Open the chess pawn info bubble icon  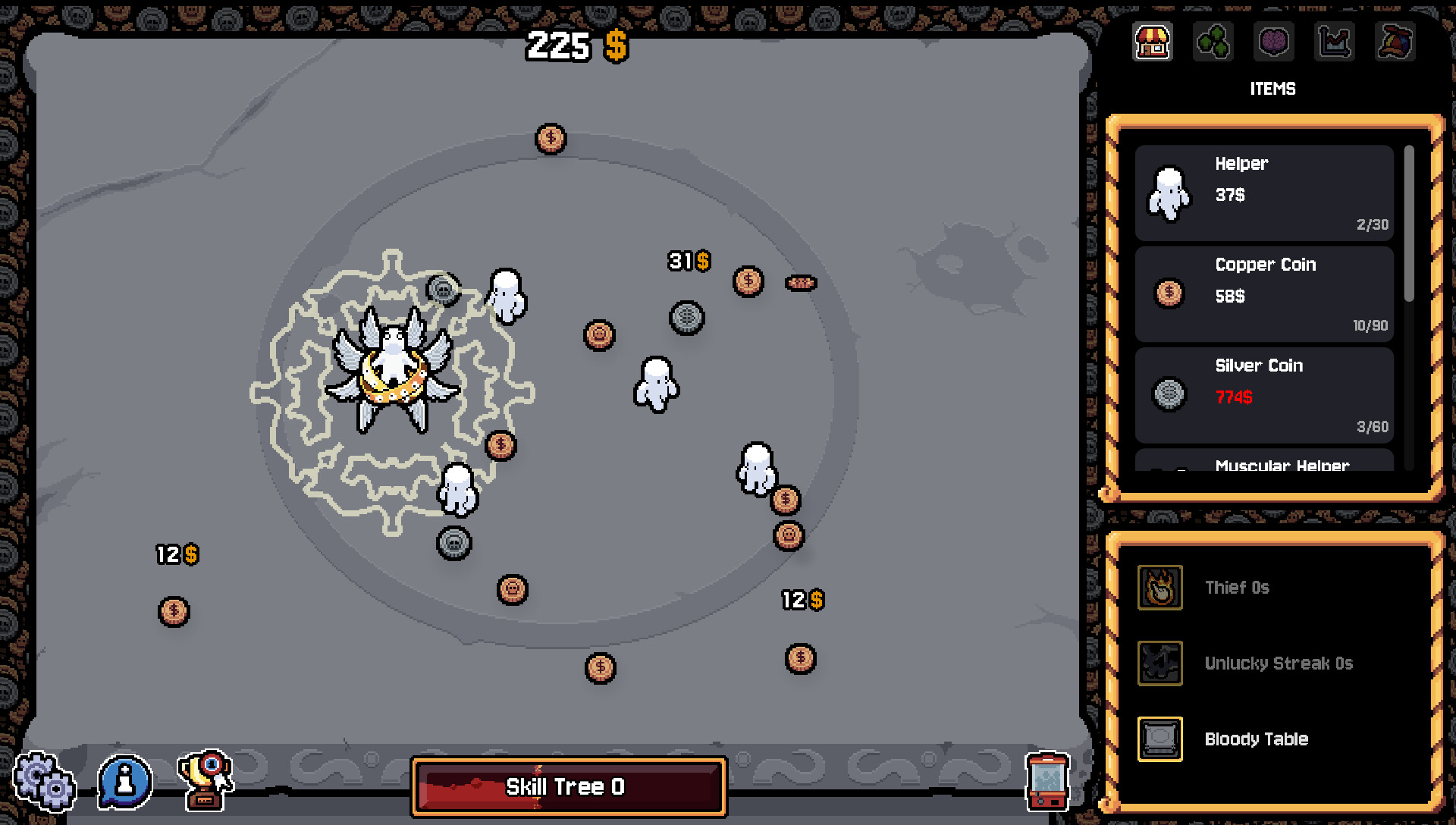click(124, 781)
